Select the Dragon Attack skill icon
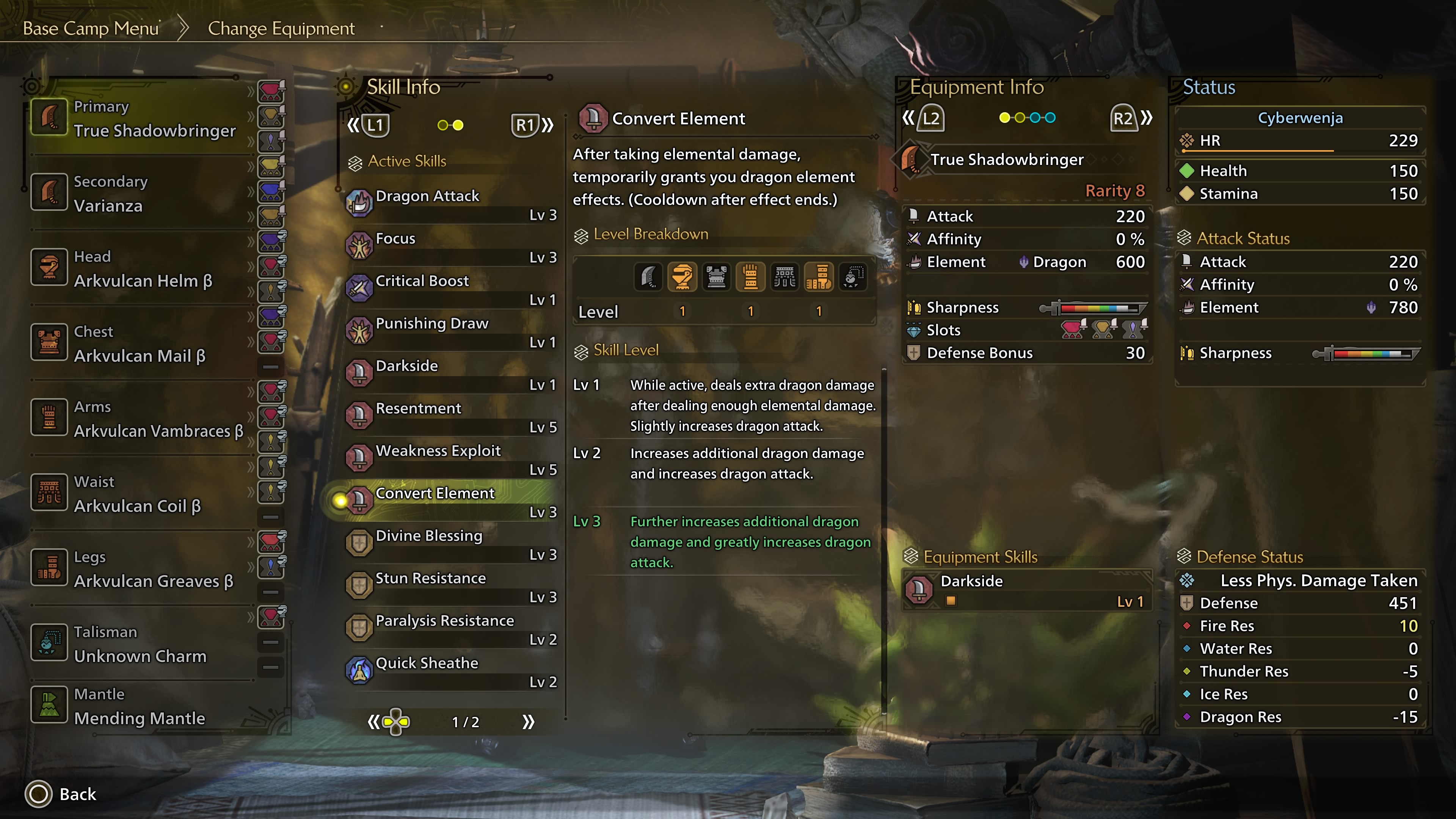 (x=360, y=202)
